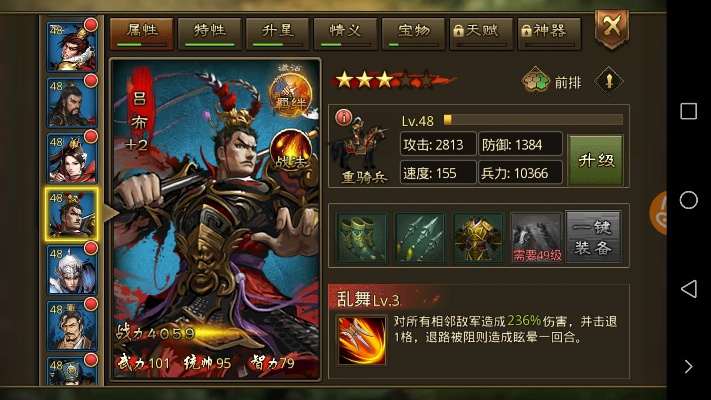Switch to the 特性 tab
The width and height of the screenshot is (711, 400).
(x=211, y=31)
